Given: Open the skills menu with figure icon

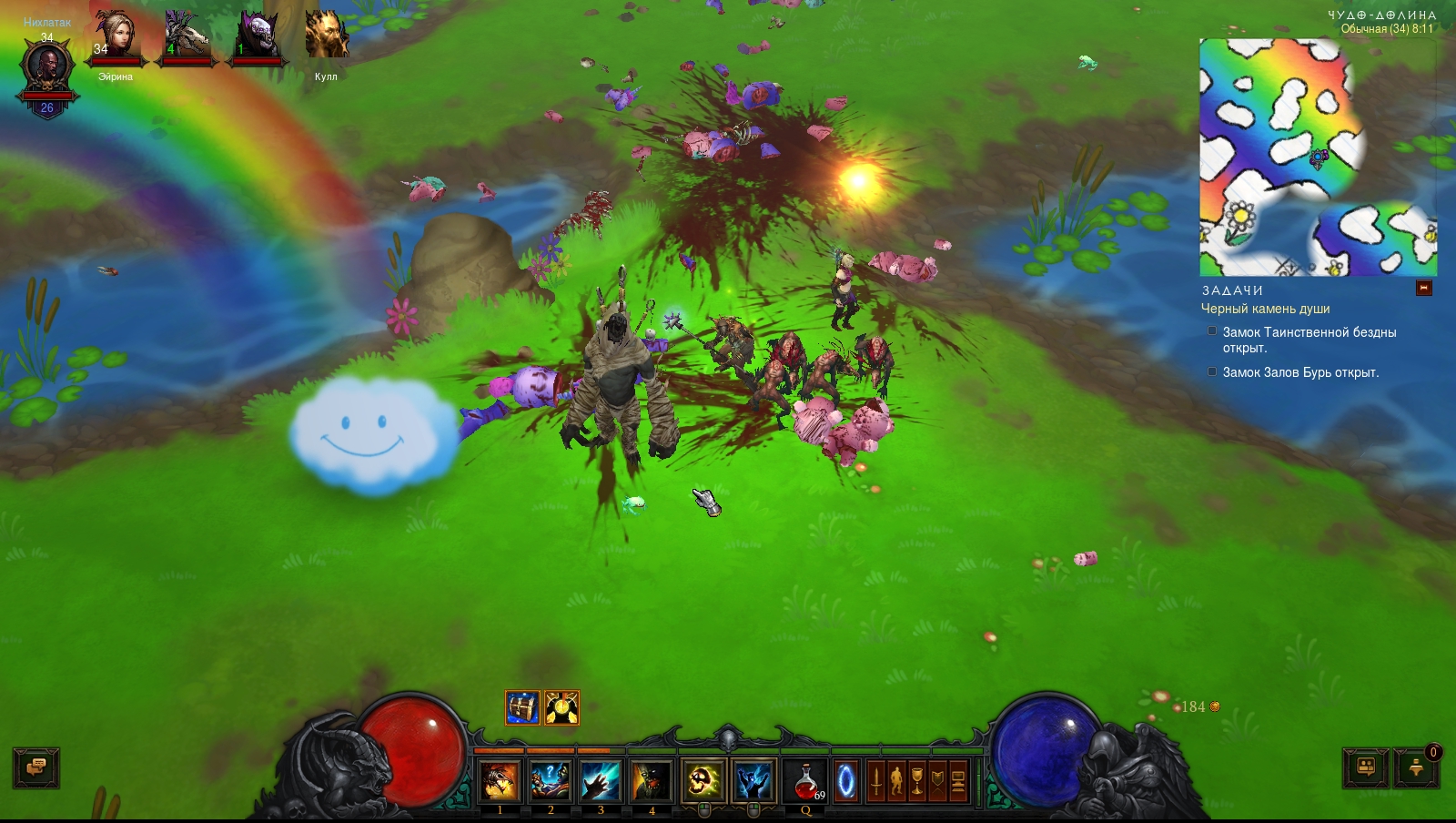Looking at the screenshot, I should coord(896,781).
